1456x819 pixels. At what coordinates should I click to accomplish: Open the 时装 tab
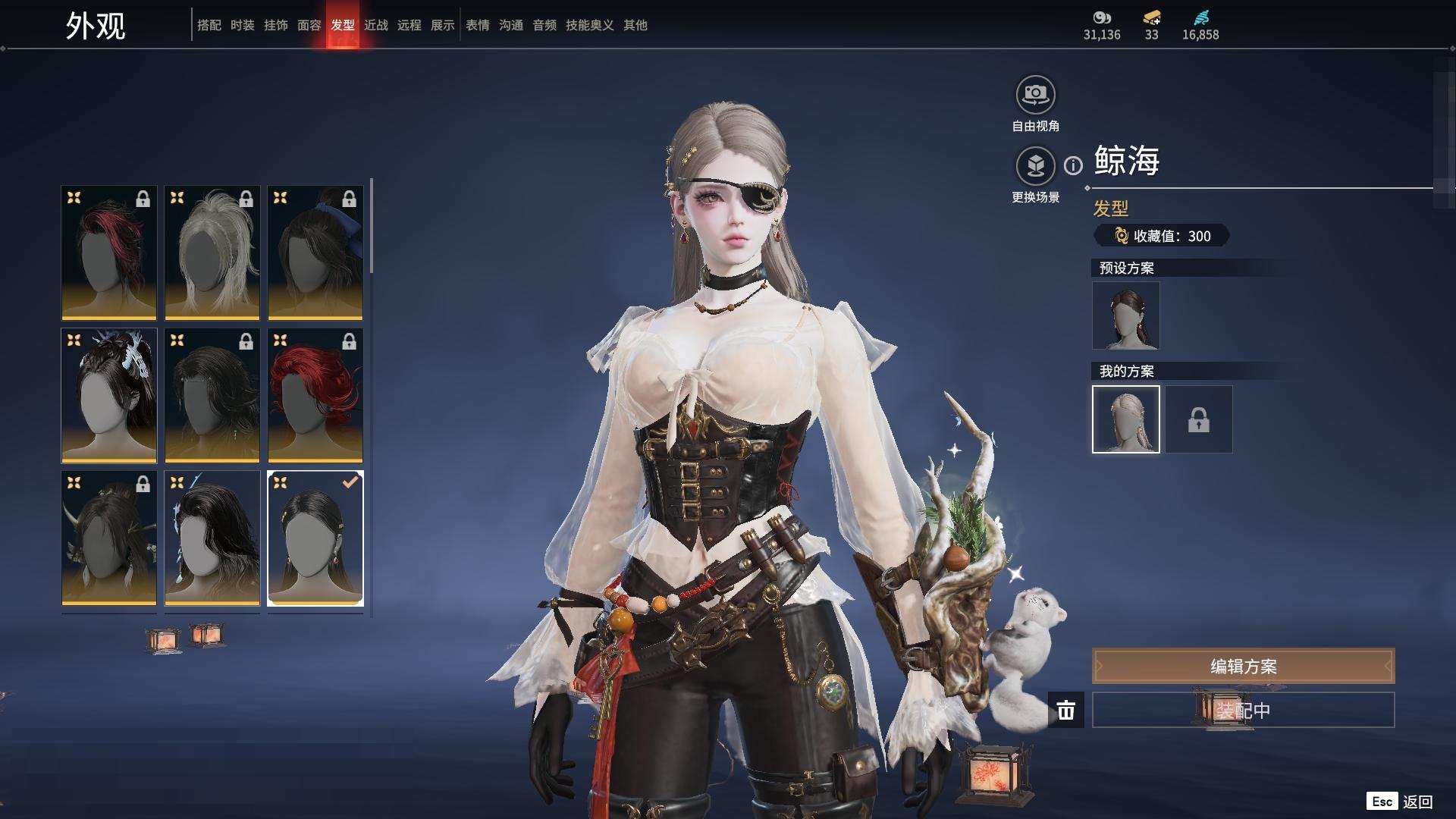(x=243, y=25)
